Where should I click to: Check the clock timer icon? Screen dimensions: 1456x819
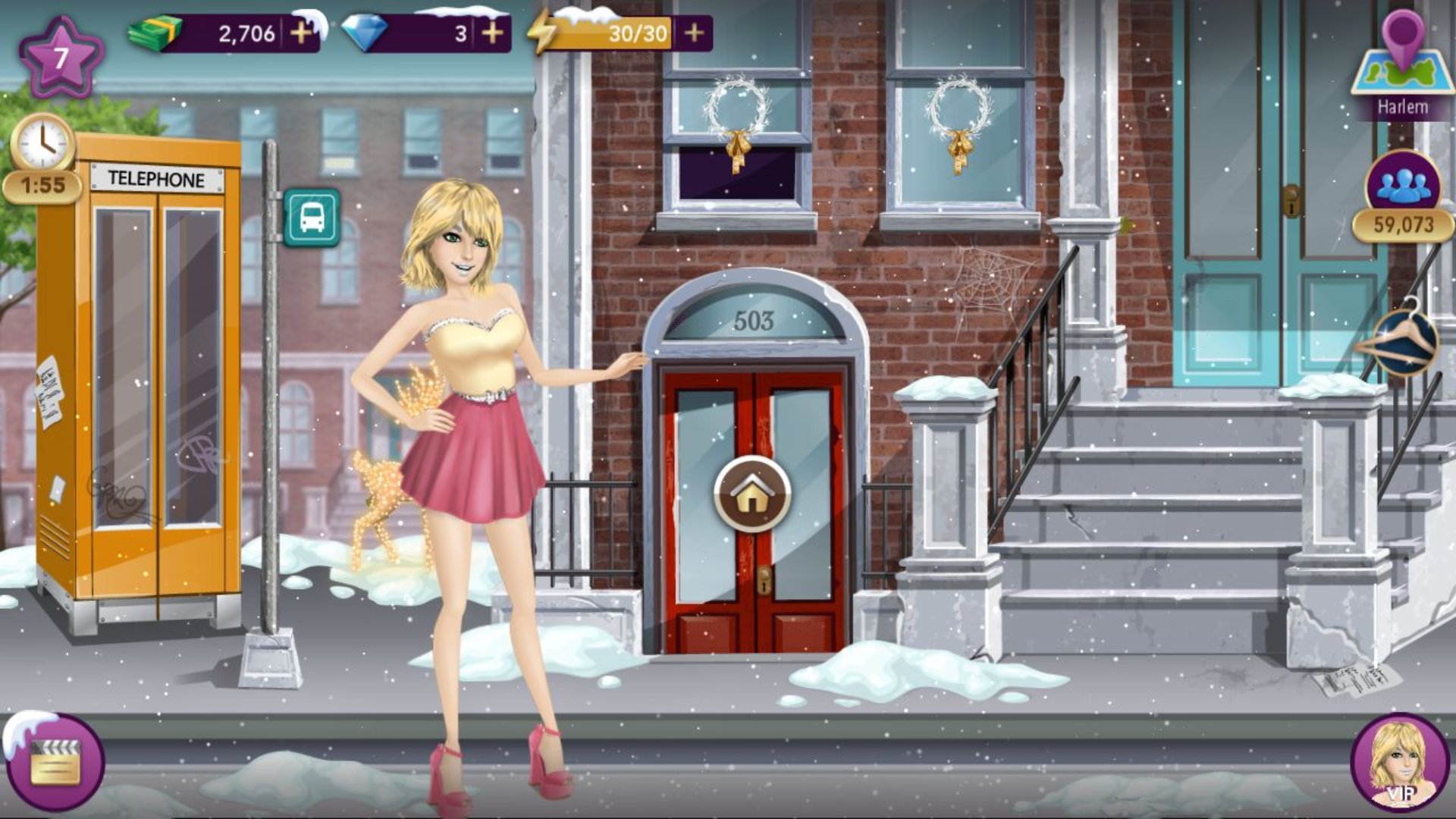click(x=42, y=143)
